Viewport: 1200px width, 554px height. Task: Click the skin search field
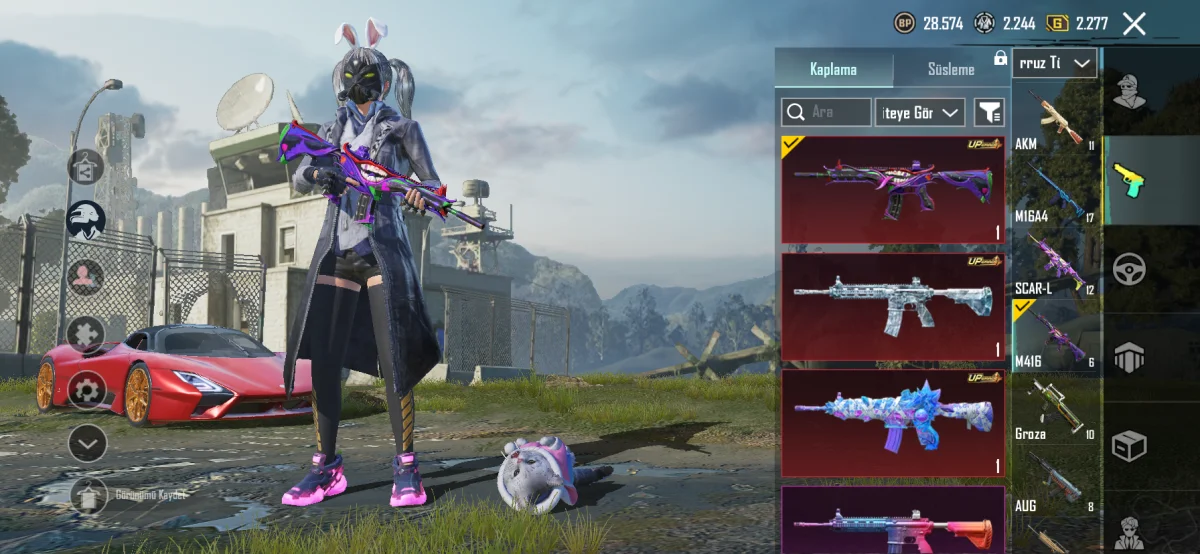point(826,112)
